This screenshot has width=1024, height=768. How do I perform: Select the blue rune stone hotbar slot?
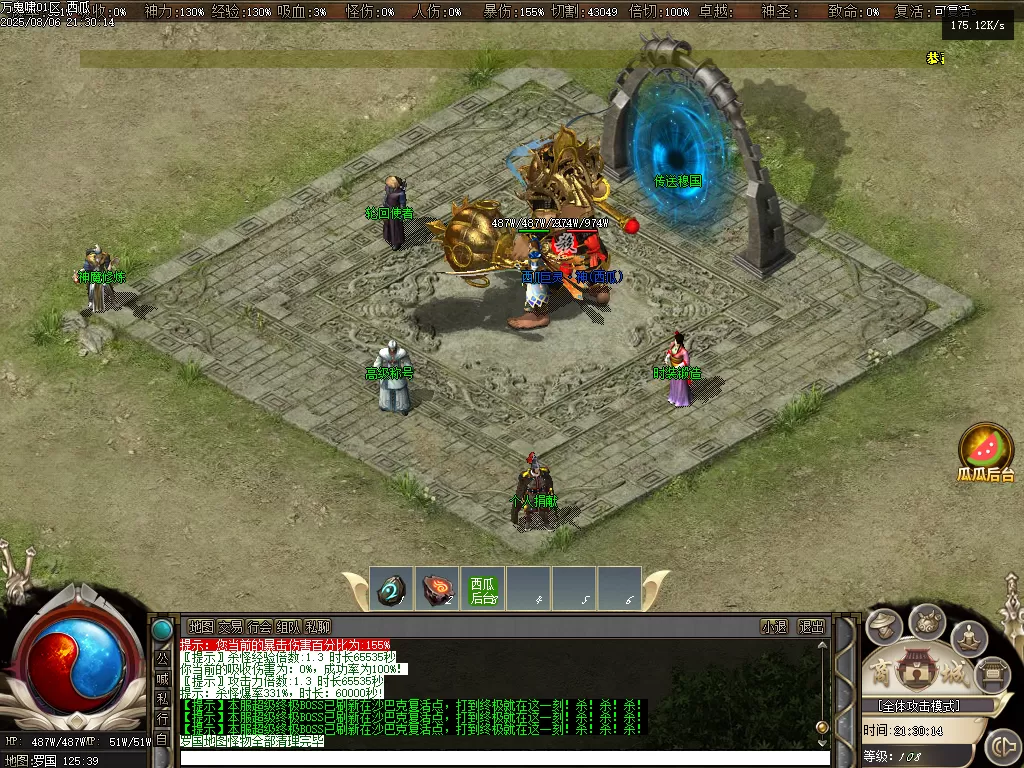[391, 590]
